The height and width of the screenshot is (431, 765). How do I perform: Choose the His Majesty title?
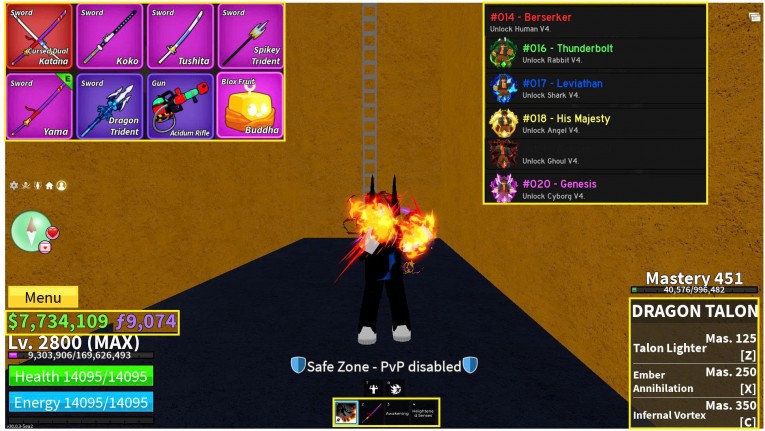point(595,123)
